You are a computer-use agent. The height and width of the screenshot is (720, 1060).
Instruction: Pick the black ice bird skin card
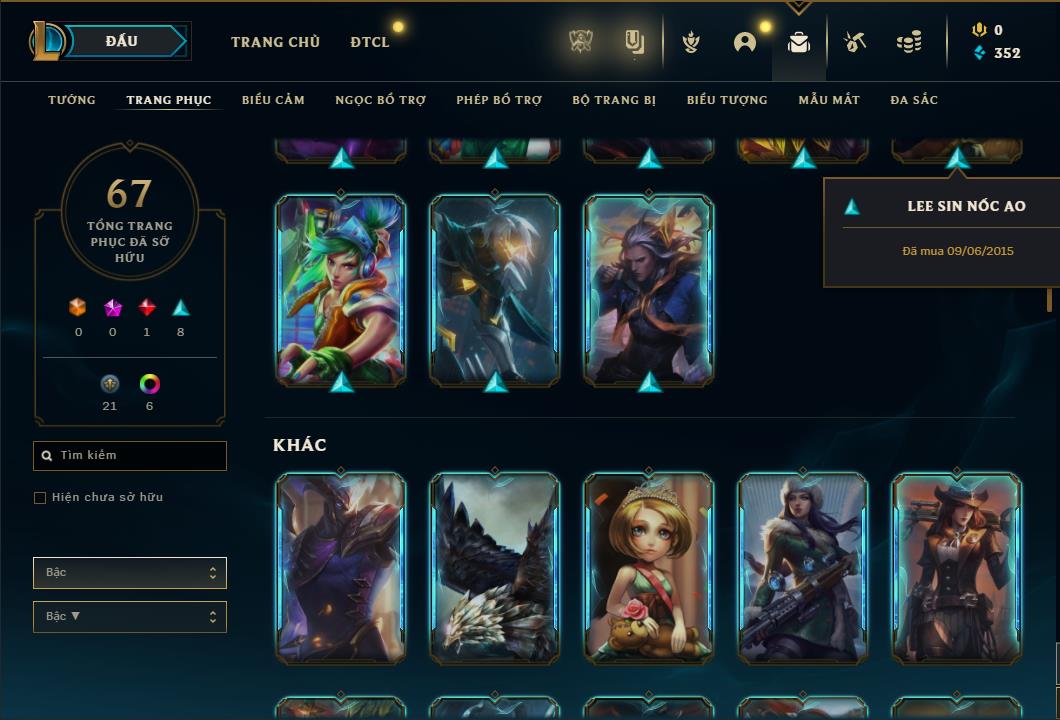pyautogui.click(x=495, y=568)
